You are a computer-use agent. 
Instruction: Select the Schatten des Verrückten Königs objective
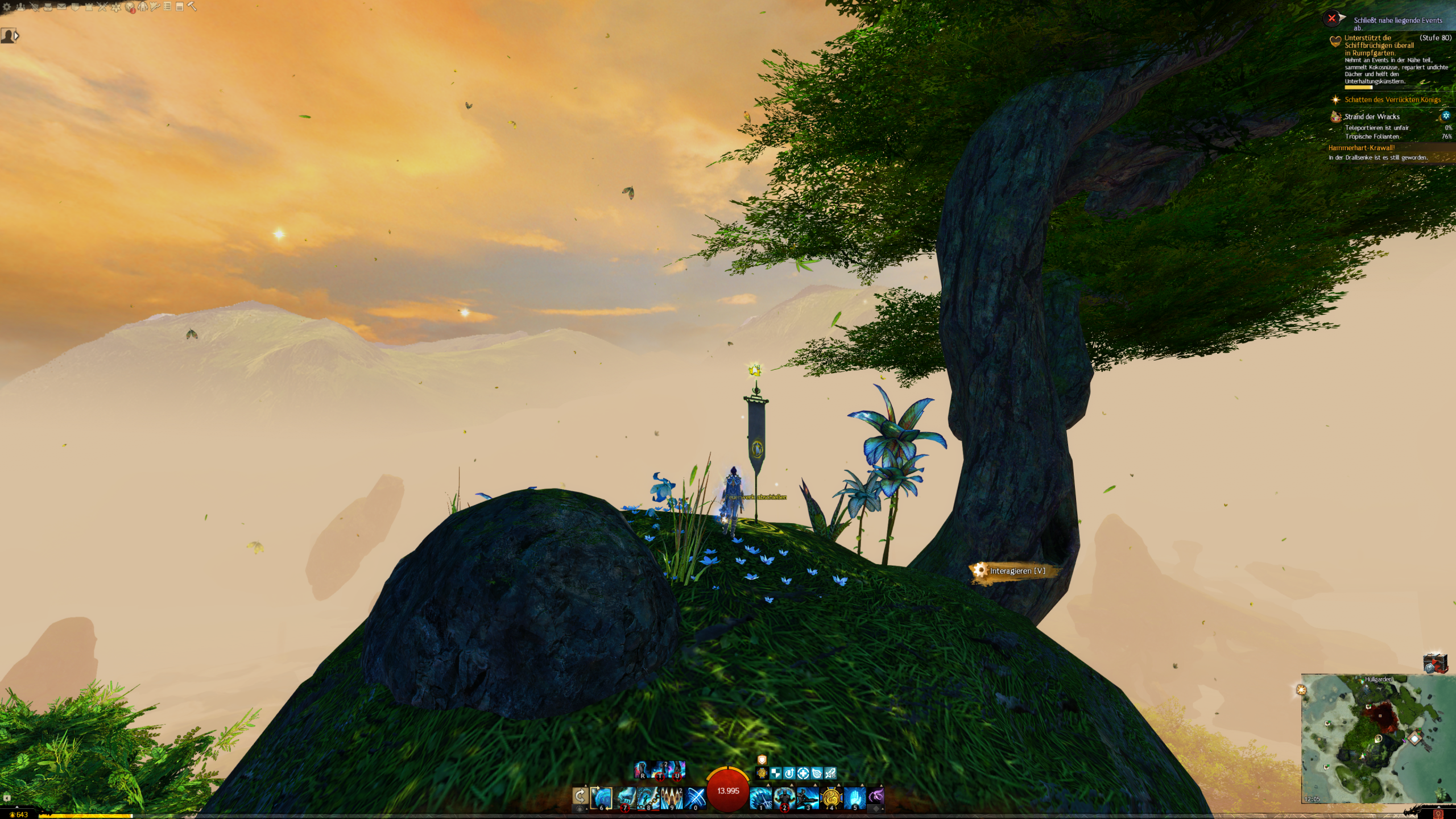click(x=1392, y=100)
